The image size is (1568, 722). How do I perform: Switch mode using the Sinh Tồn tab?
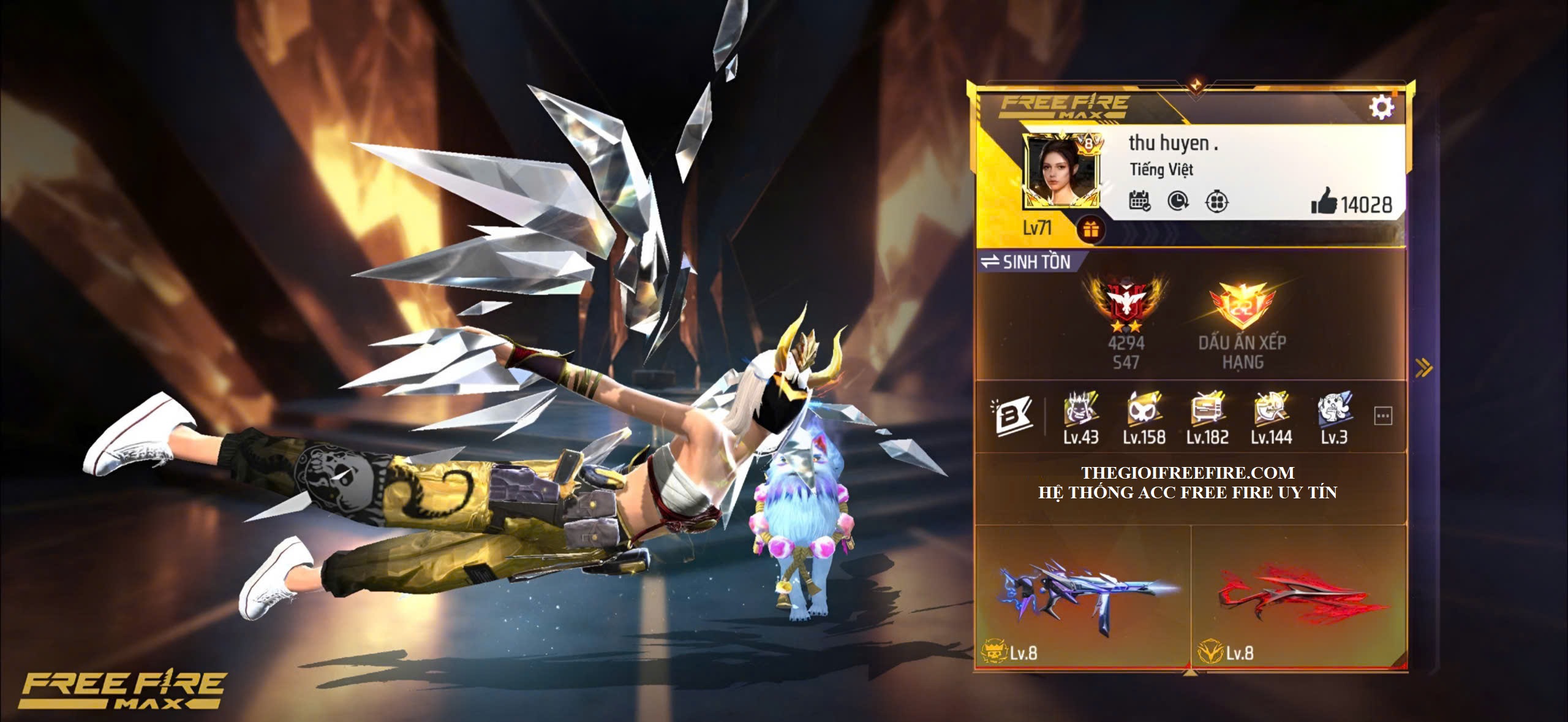pos(1025,262)
